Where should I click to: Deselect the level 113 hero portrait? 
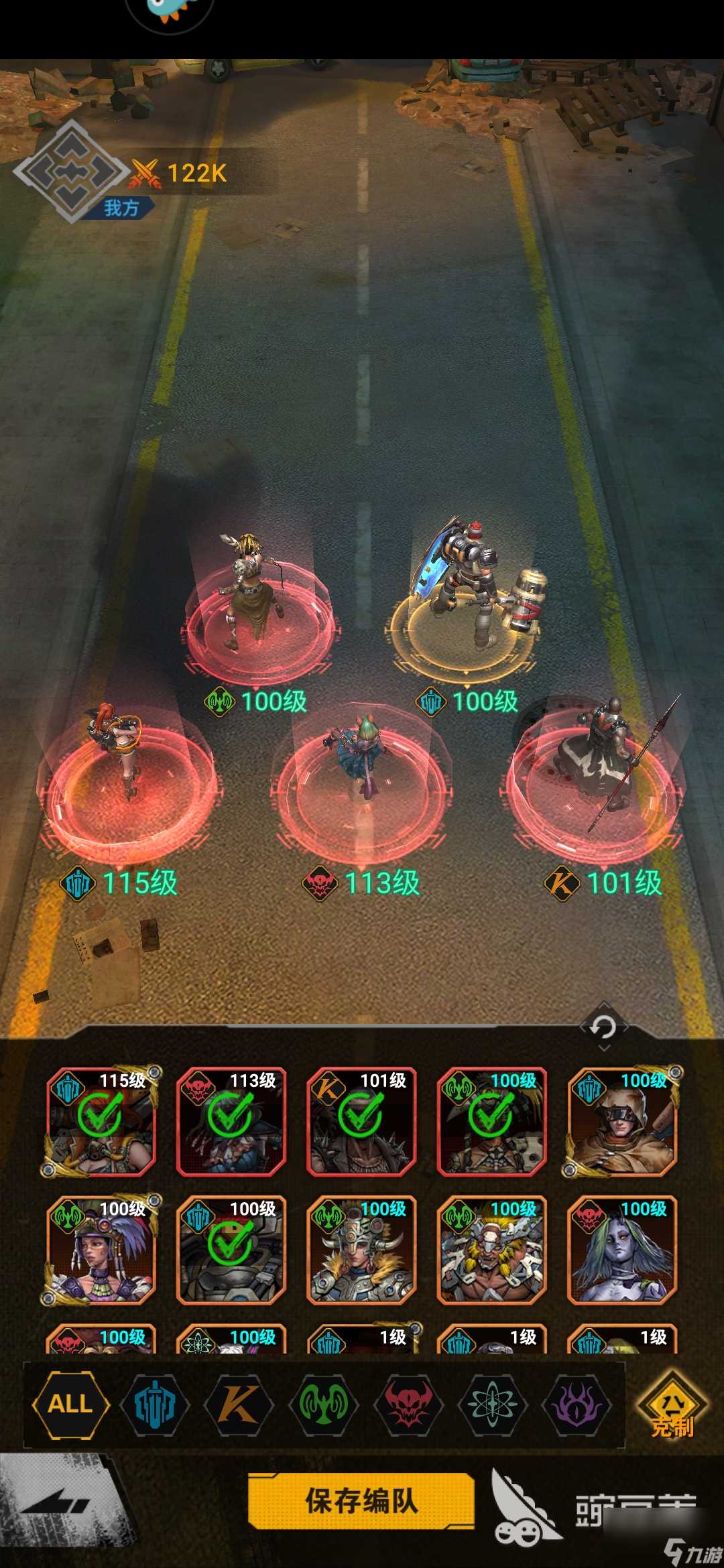click(x=231, y=1122)
